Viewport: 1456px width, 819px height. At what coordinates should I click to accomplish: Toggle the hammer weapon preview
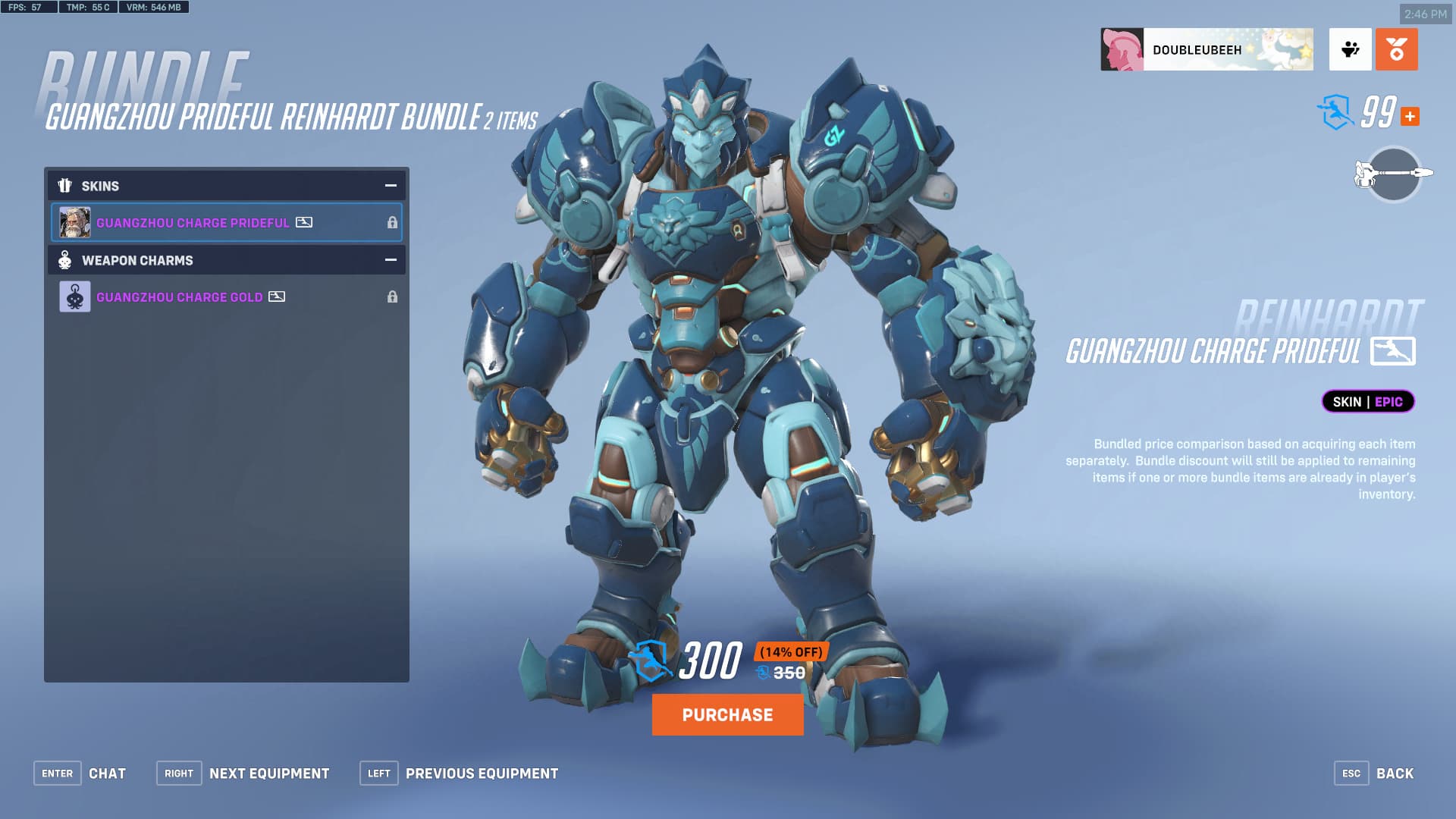(1393, 174)
